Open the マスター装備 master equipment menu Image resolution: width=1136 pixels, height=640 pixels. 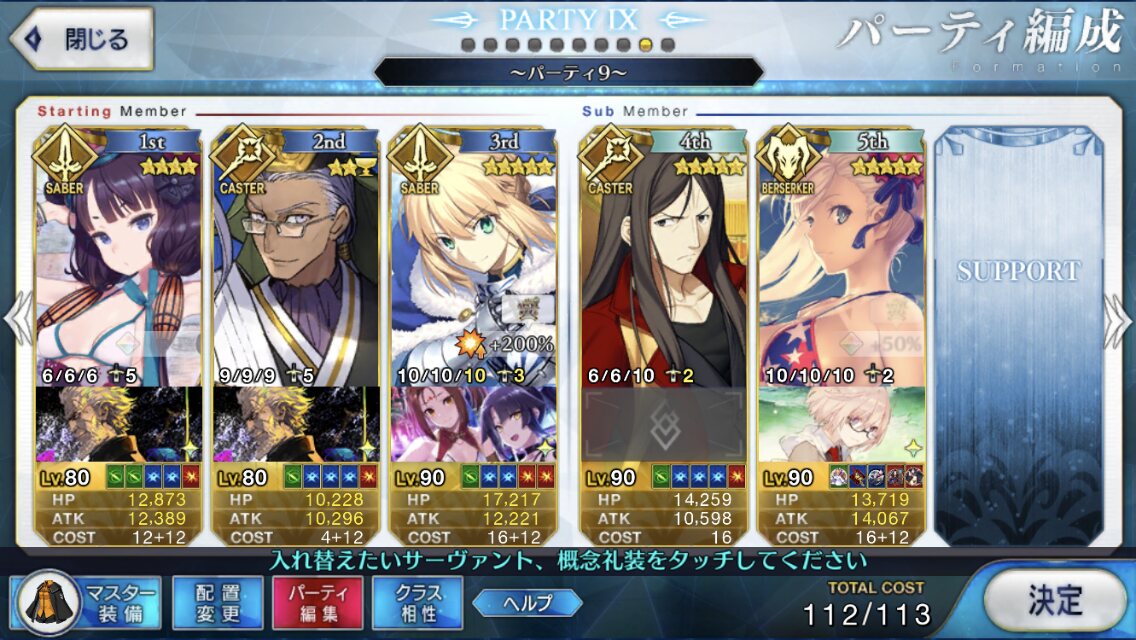(90, 603)
